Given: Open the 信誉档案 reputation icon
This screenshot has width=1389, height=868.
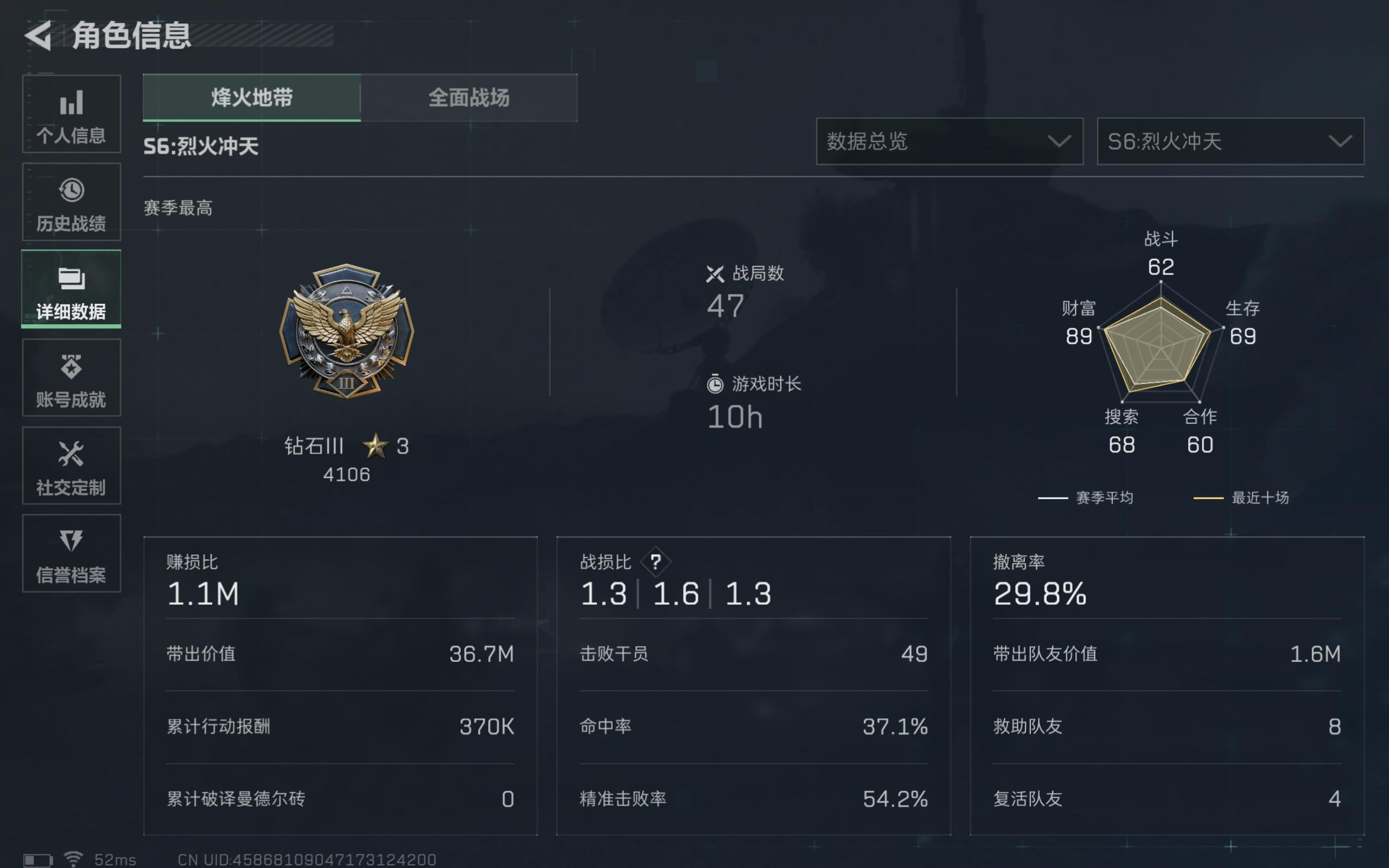Looking at the screenshot, I should (71, 554).
